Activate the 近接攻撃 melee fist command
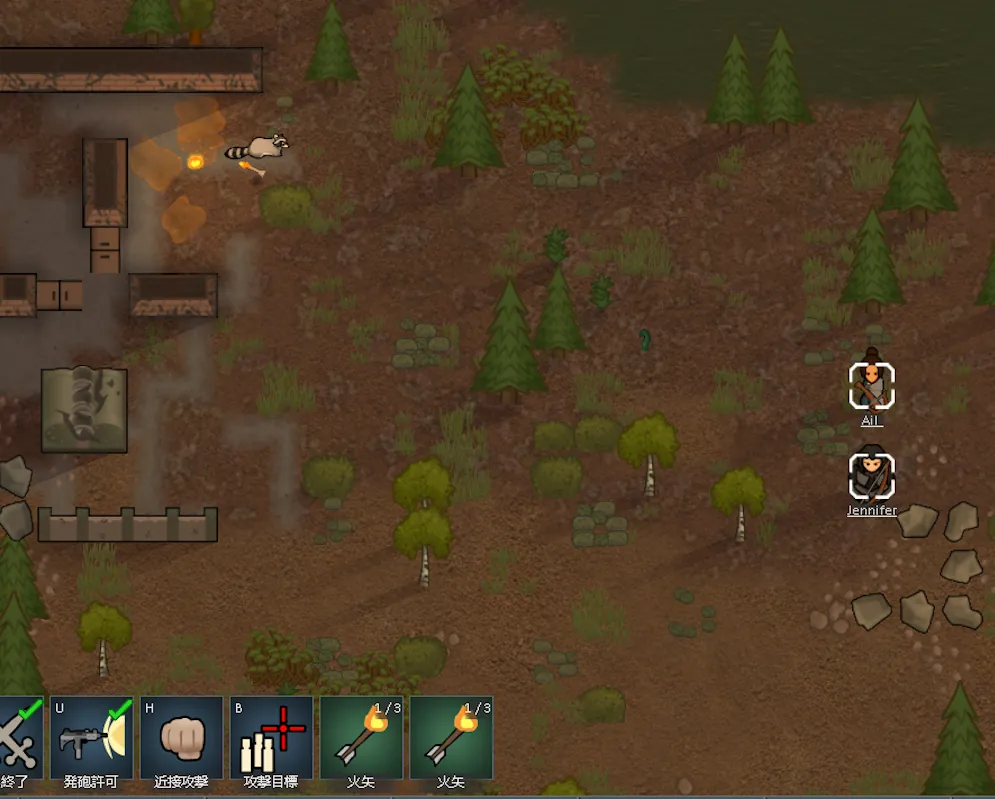Screen dimensions: 995x799 [x=181, y=738]
